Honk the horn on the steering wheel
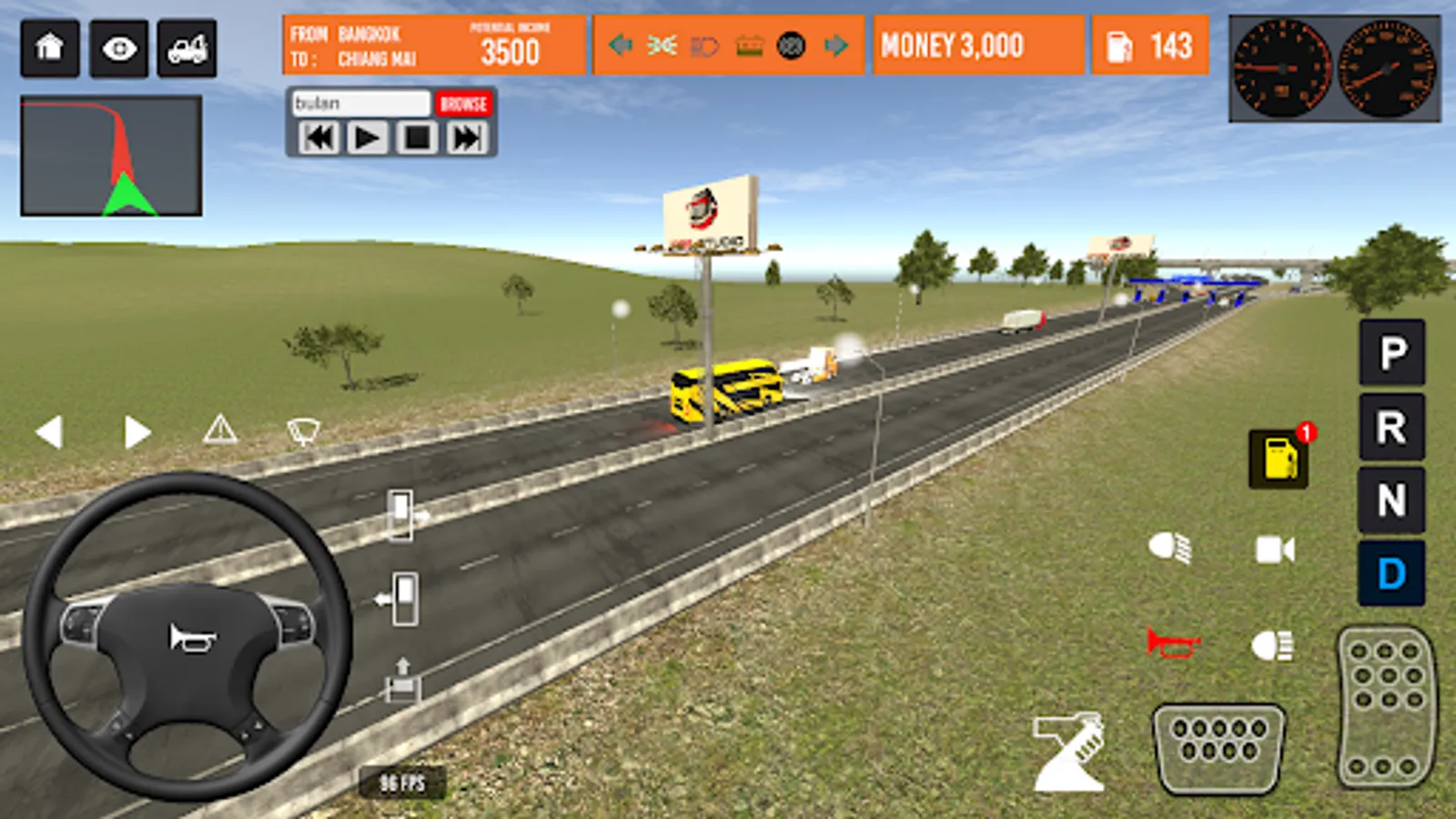Screen dimensions: 1456x819 [x=190, y=638]
